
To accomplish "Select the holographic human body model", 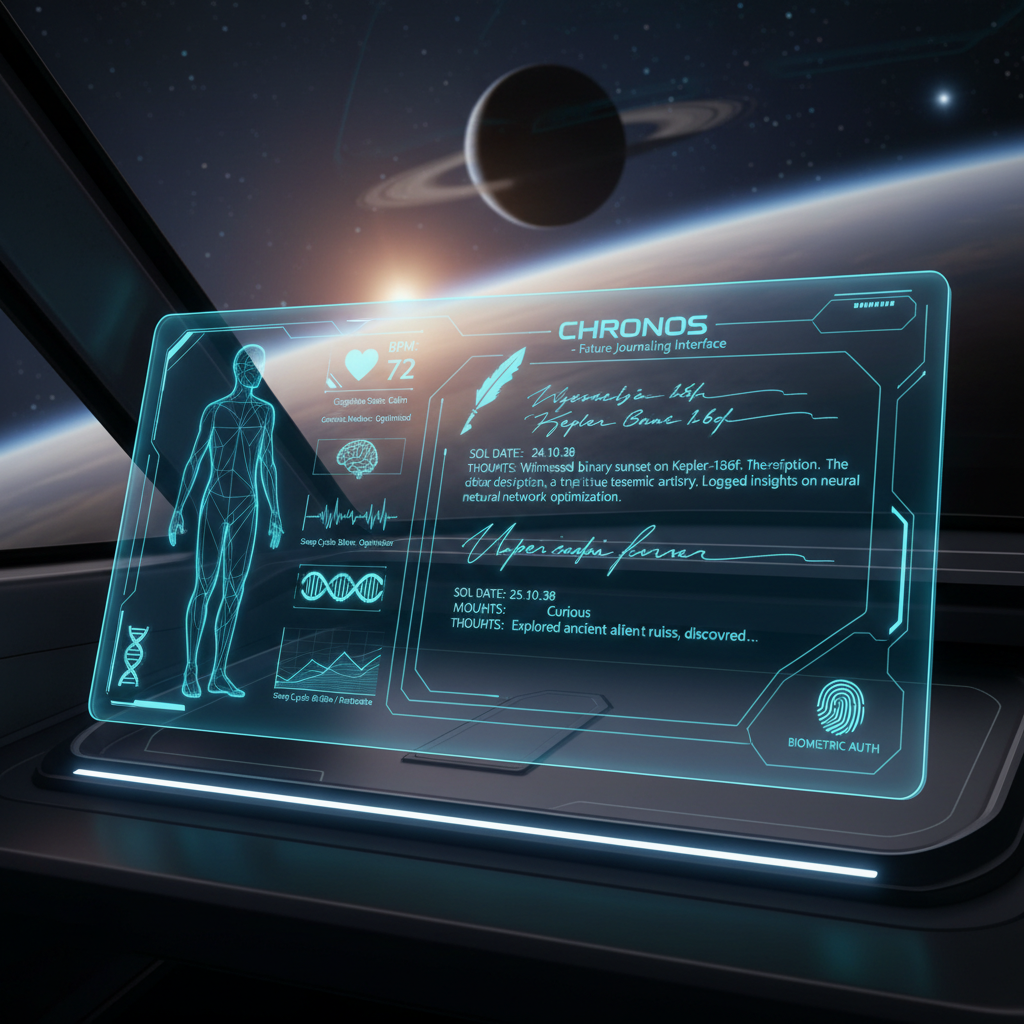I will click(225, 520).
